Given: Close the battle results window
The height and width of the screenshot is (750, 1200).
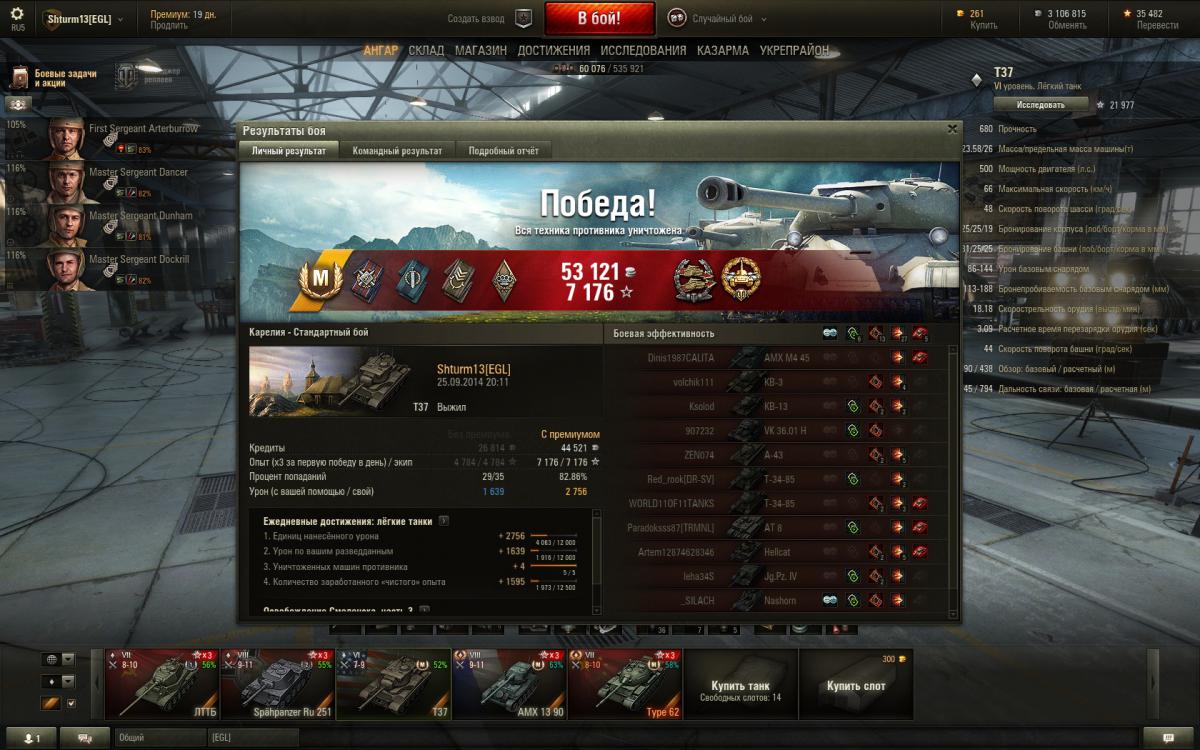Looking at the screenshot, I should click(x=952, y=129).
